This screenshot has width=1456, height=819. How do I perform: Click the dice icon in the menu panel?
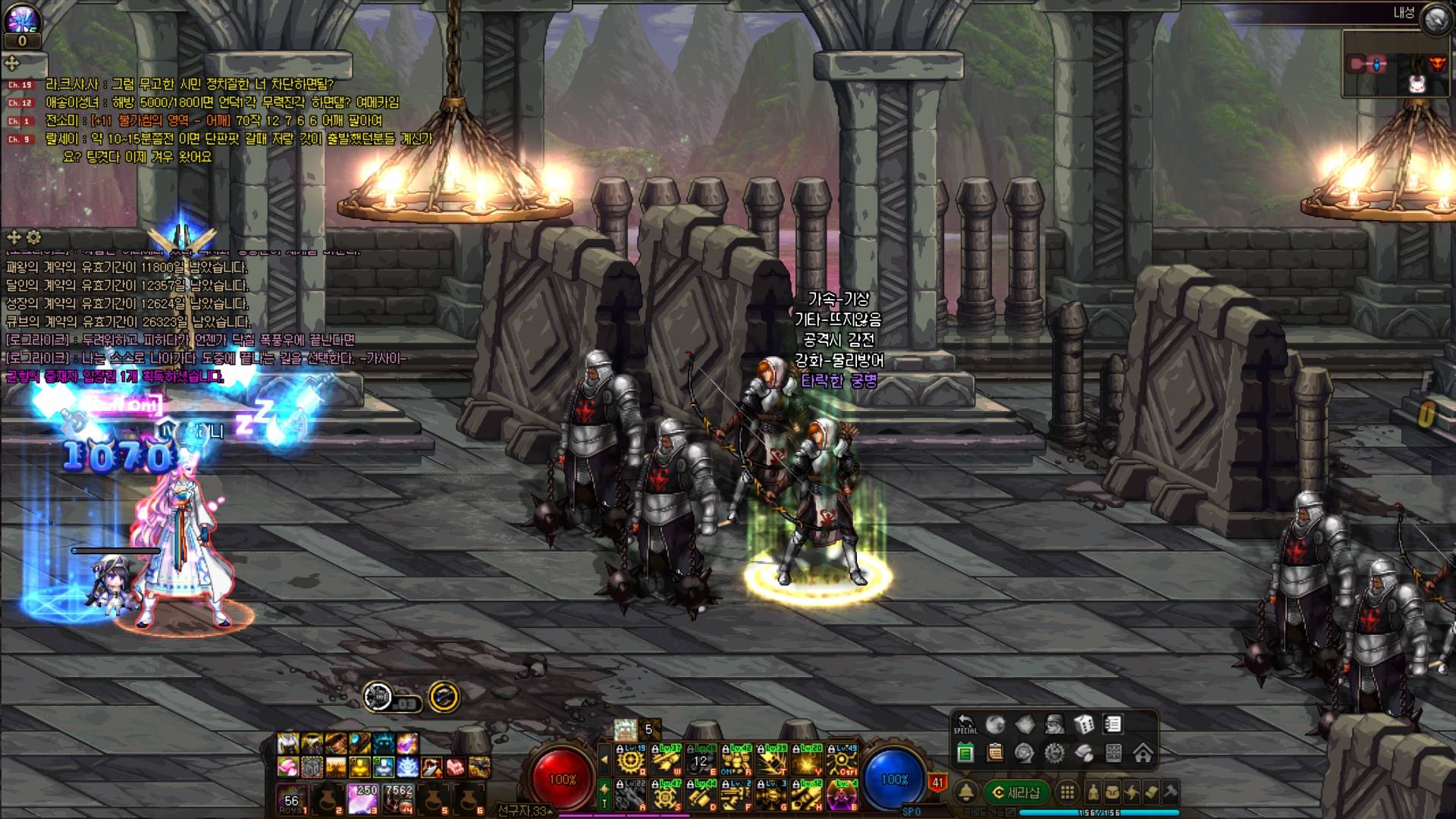[x=1084, y=724]
